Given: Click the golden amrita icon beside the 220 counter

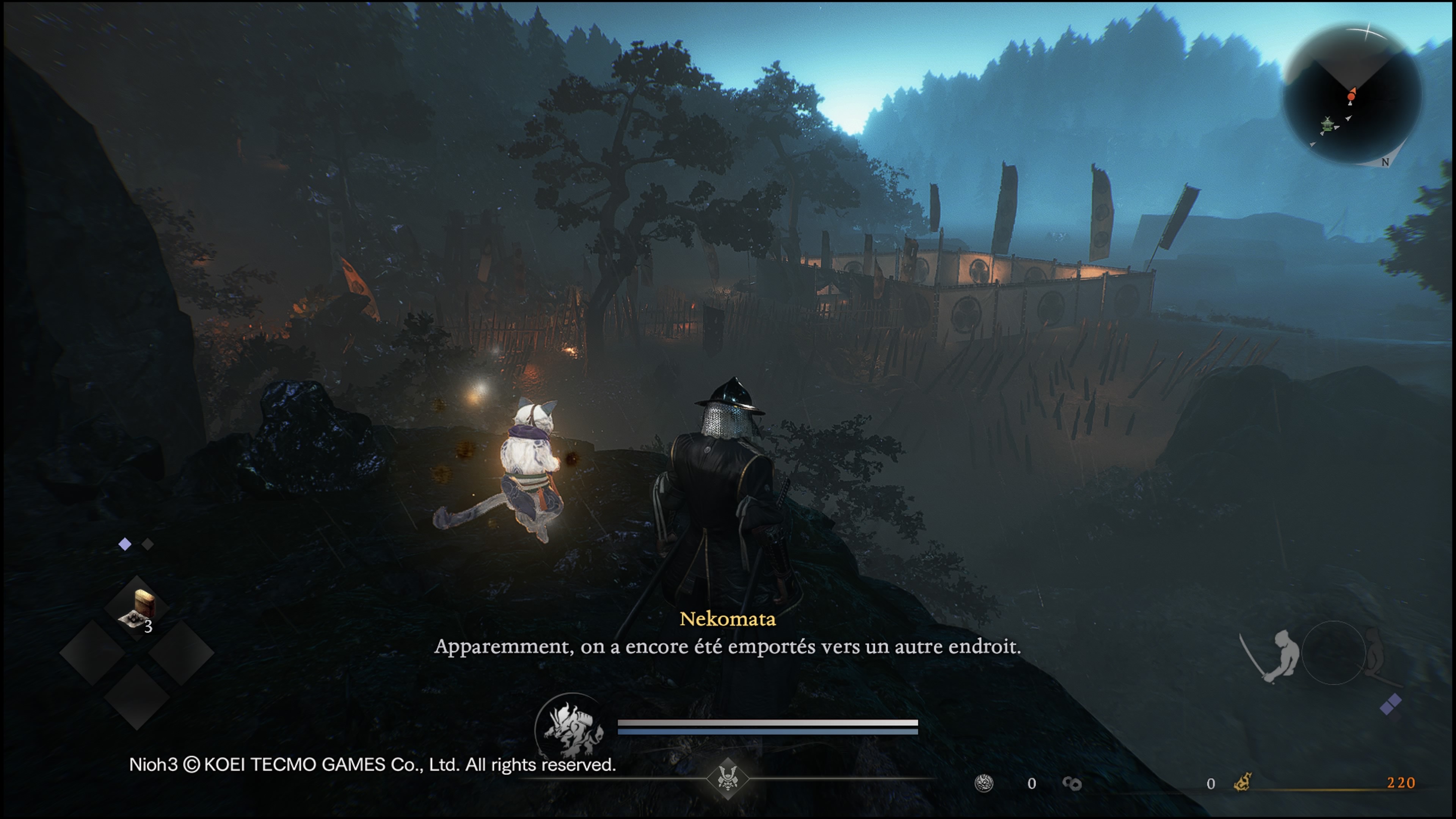Looking at the screenshot, I should (x=1243, y=783).
